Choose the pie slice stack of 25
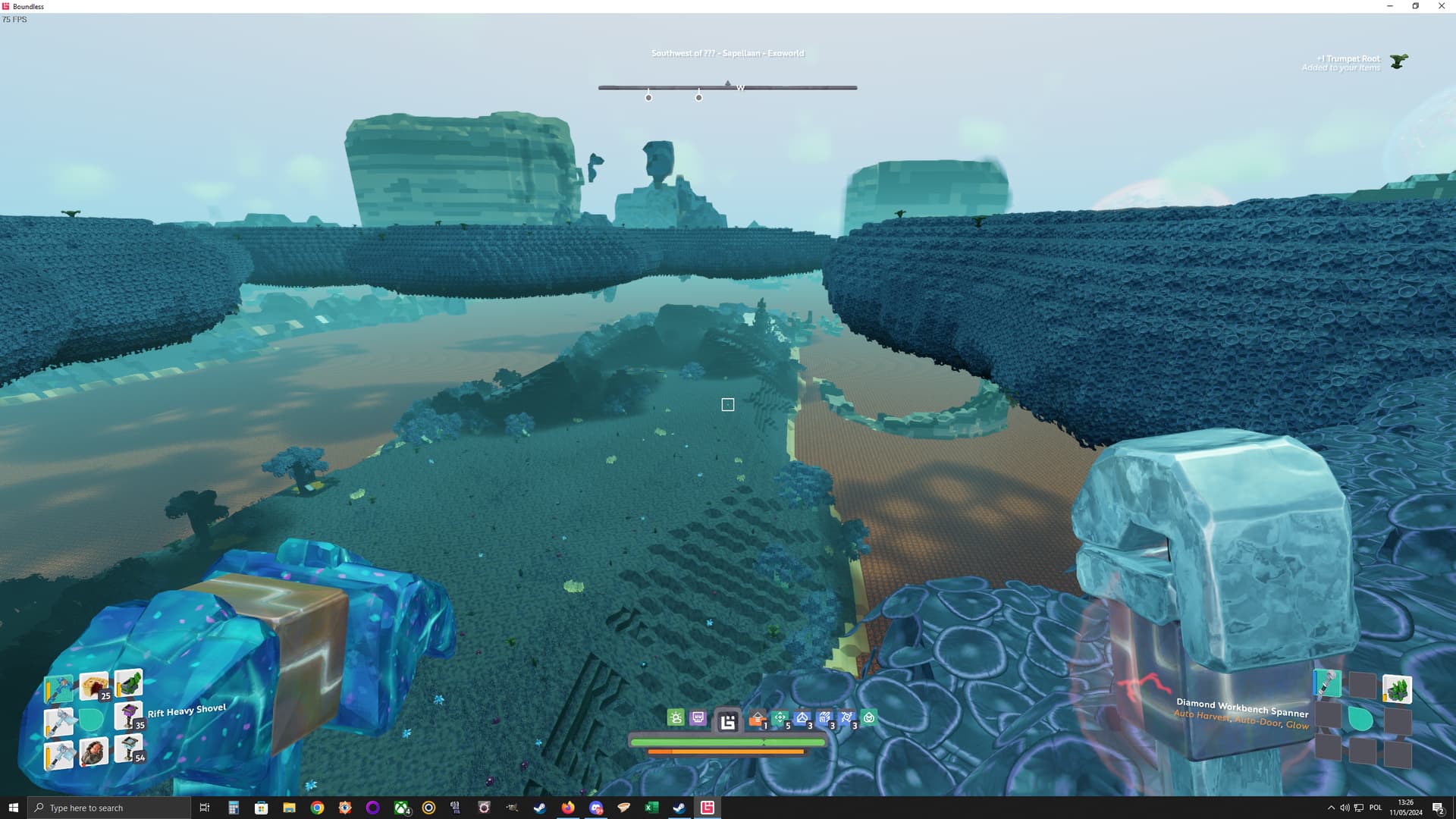1456x819 pixels. point(94,686)
